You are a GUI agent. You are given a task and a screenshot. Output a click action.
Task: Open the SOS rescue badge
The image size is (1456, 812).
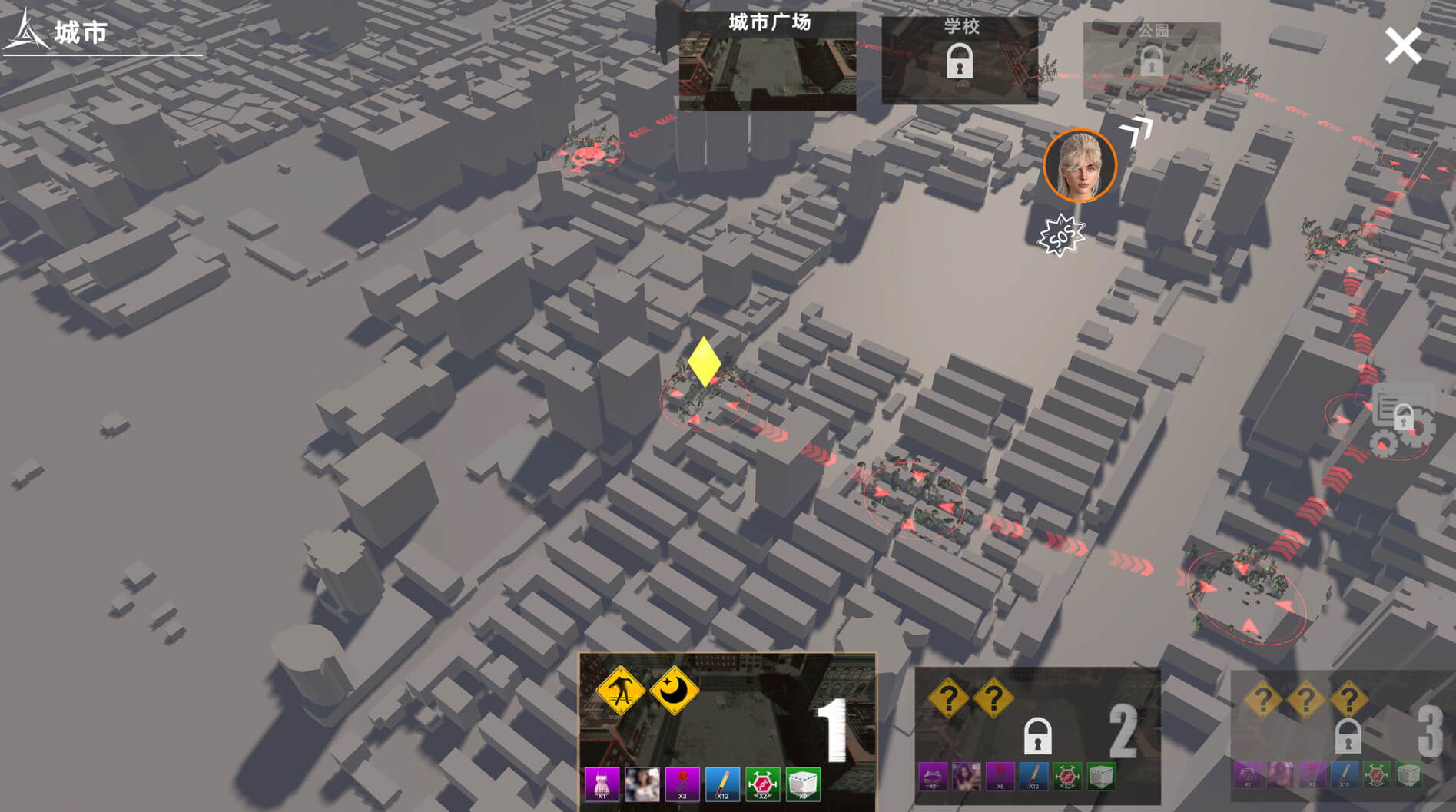(1060, 235)
